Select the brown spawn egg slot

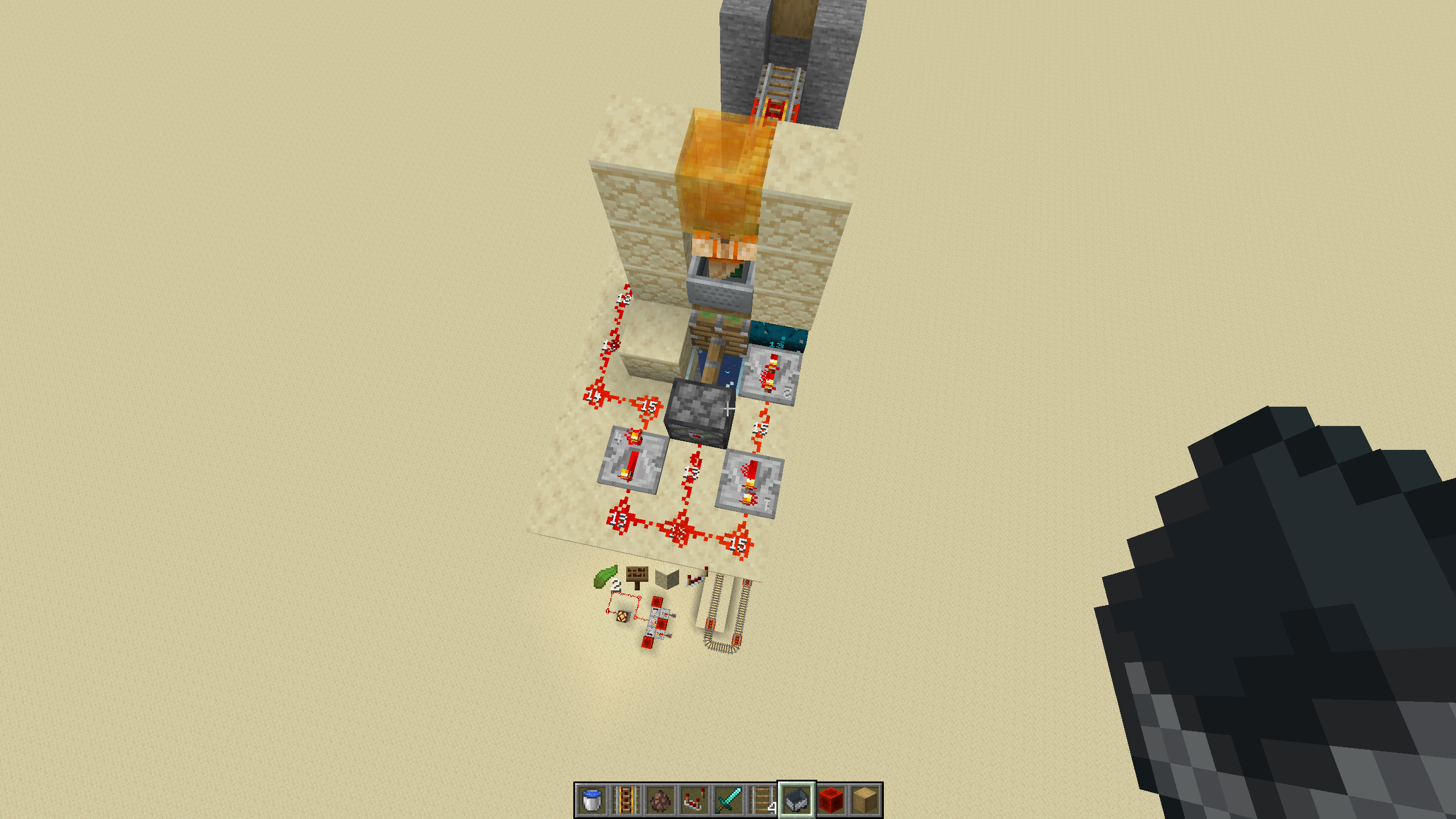click(x=660, y=800)
